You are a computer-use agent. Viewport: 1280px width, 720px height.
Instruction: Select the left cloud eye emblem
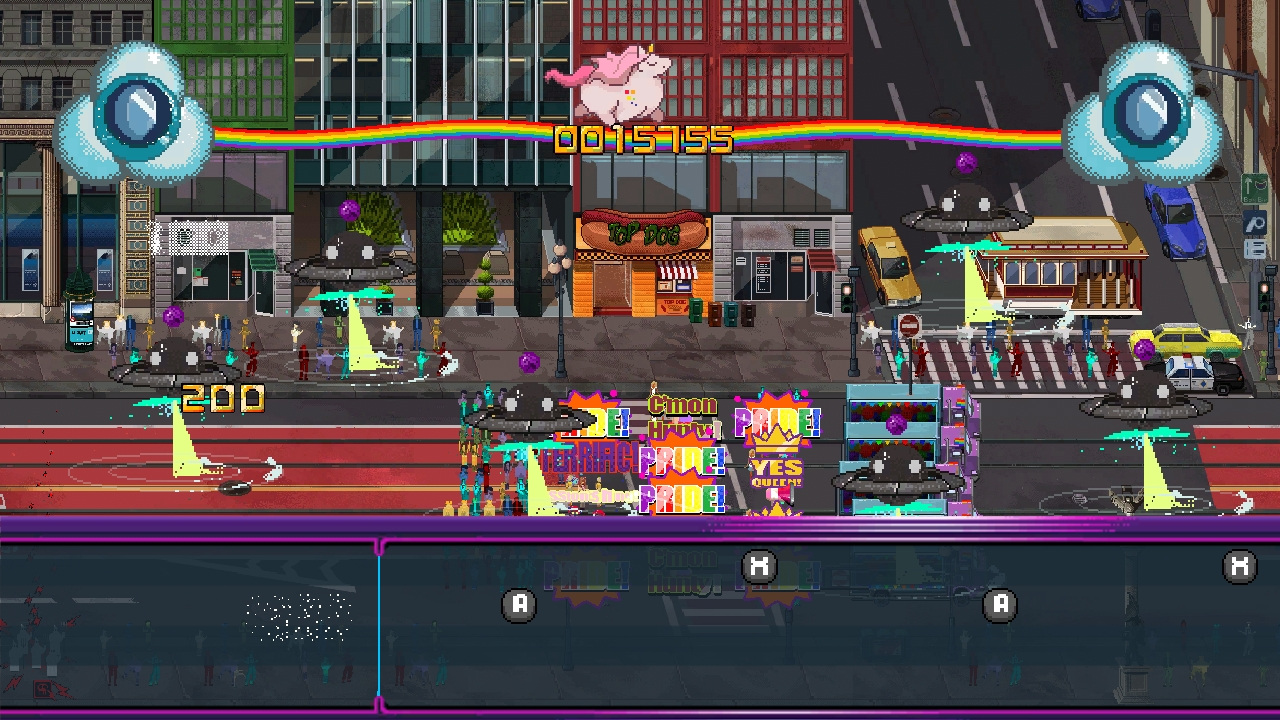140,110
